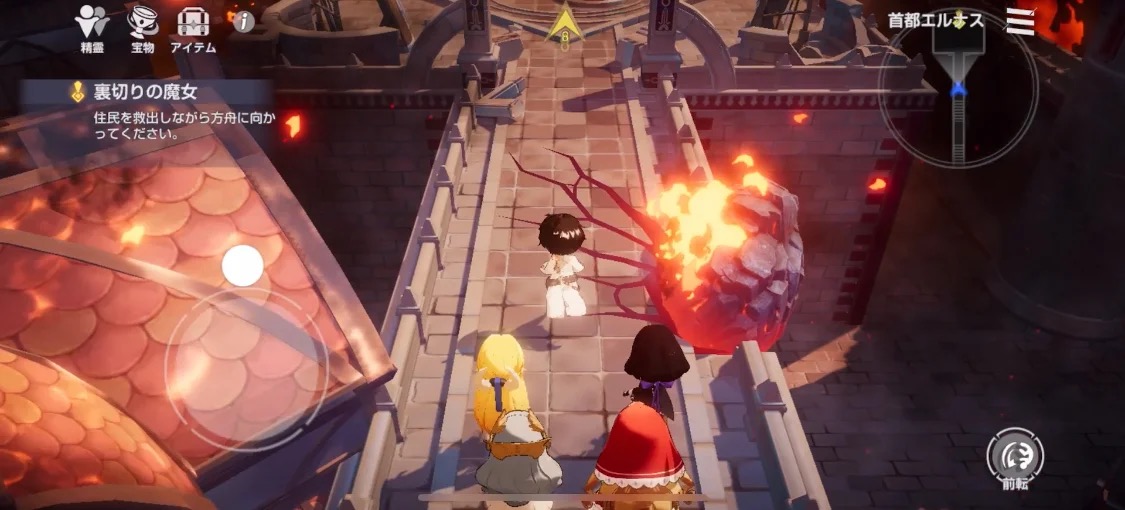Tap the virtual joystick knob
The image size is (1125, 510).
click(243, 266)
